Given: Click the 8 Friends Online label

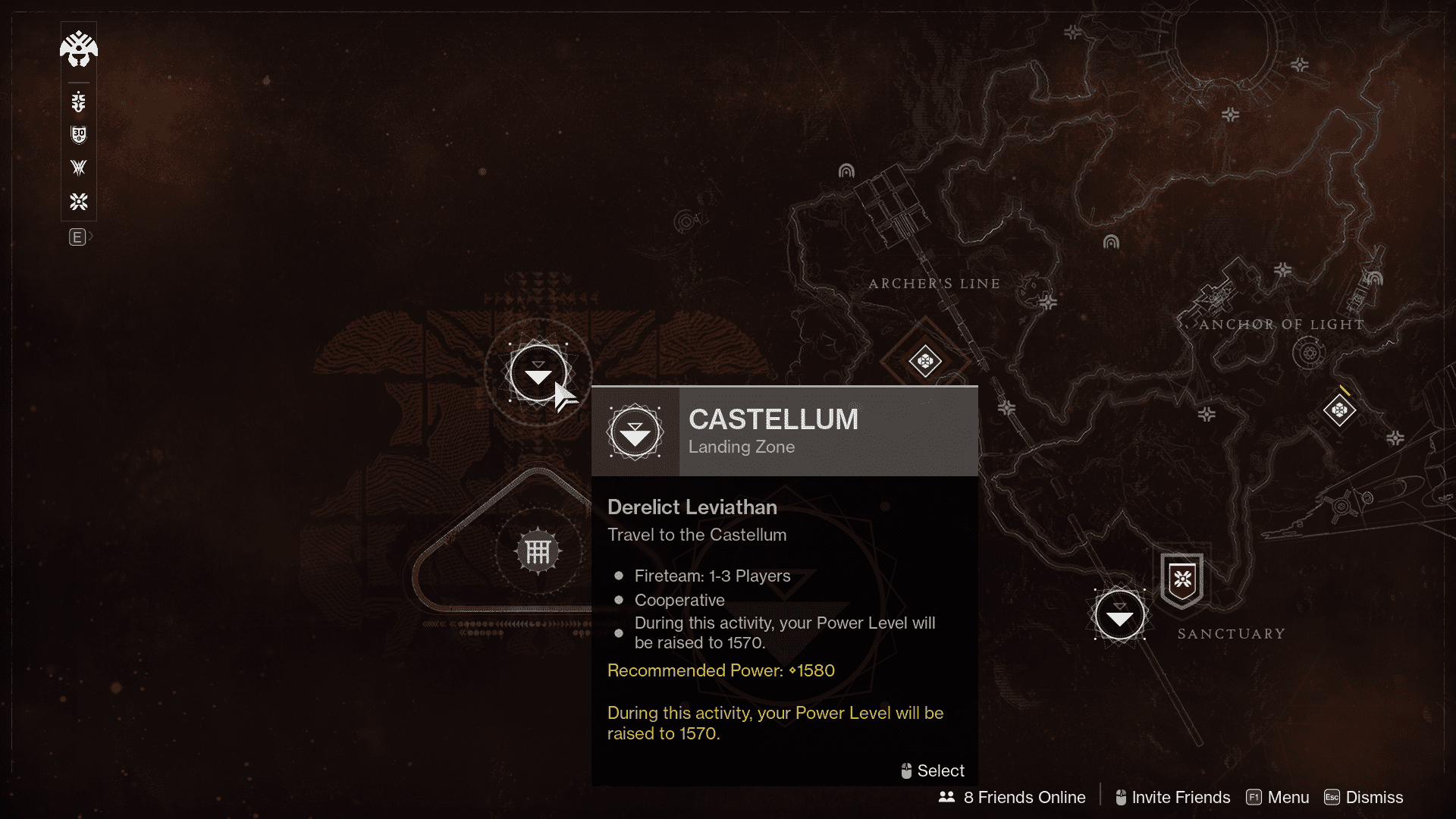Looking at the screenshot, I should click(x=1024, y=797).
